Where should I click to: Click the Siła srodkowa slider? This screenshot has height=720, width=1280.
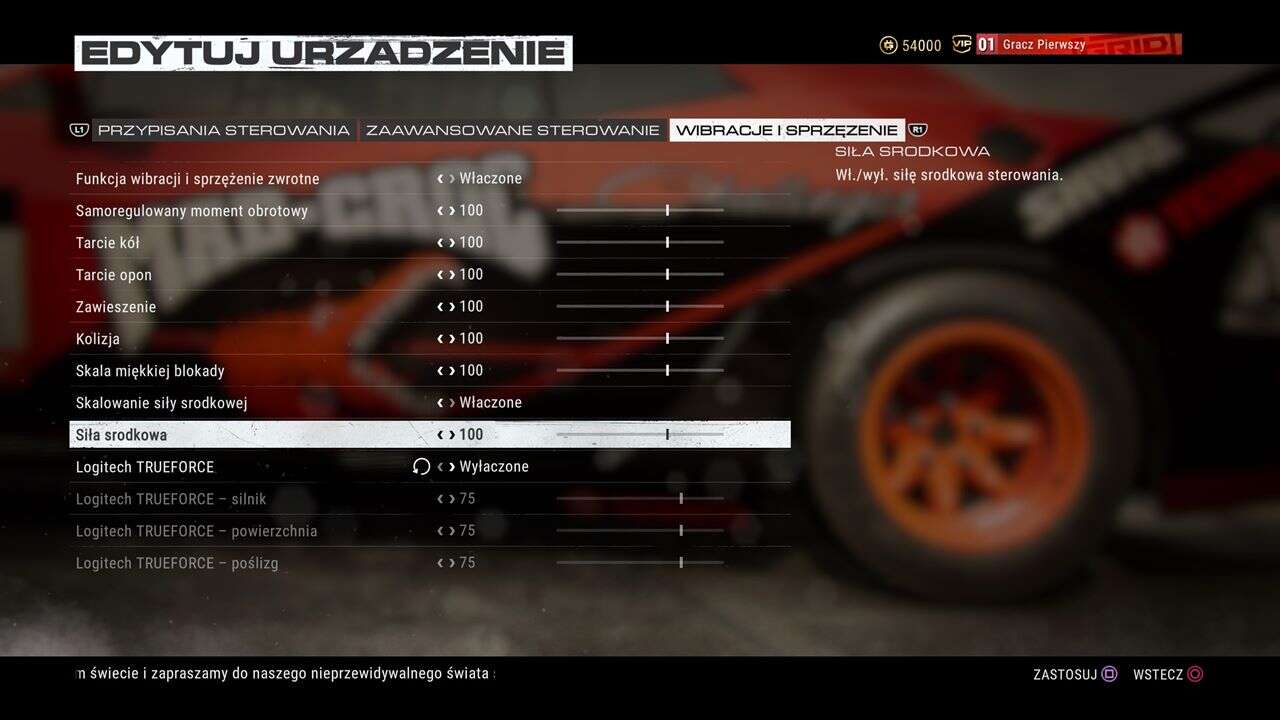pos(640,435)
